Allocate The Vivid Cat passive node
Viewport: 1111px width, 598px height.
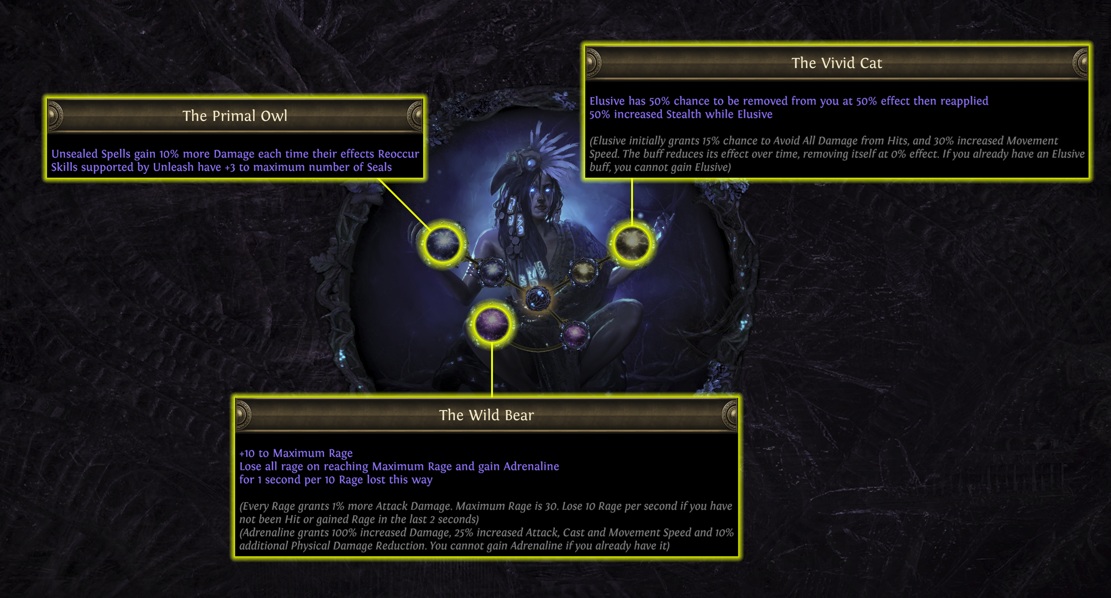631,243
